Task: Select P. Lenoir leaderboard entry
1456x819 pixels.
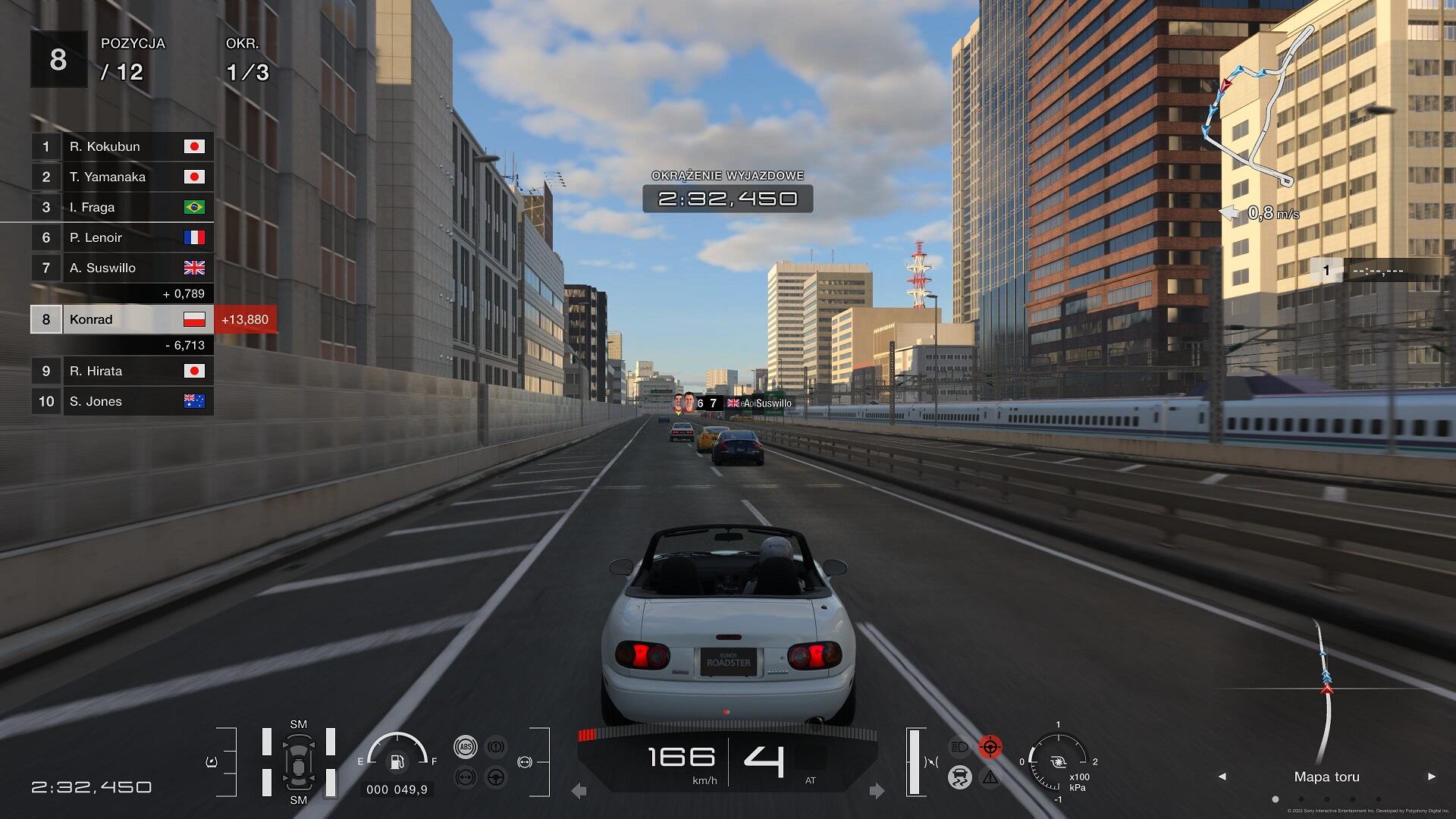Action: (121, 237)
